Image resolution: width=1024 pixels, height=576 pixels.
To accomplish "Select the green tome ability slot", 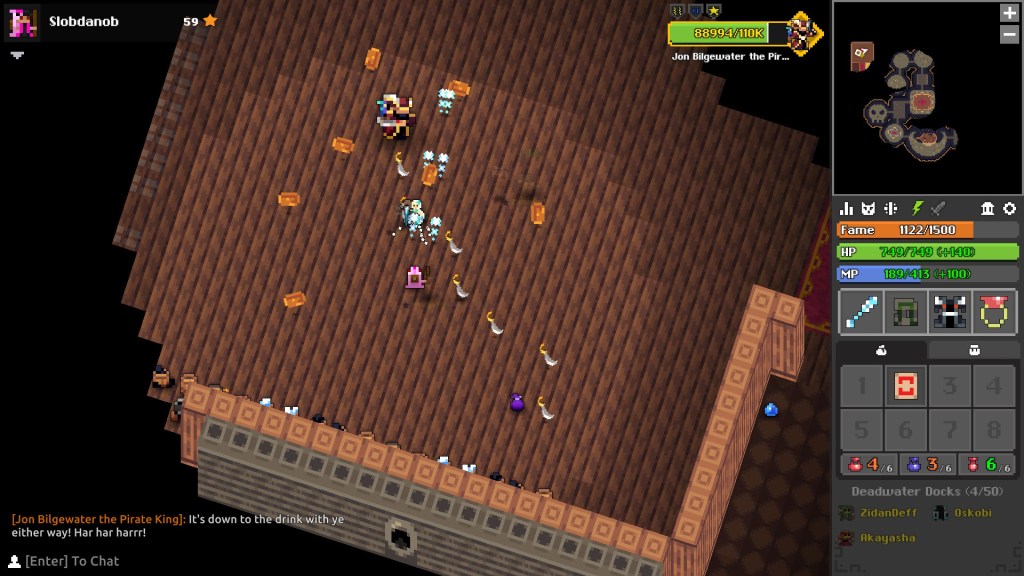I will (x=905, y=312).
